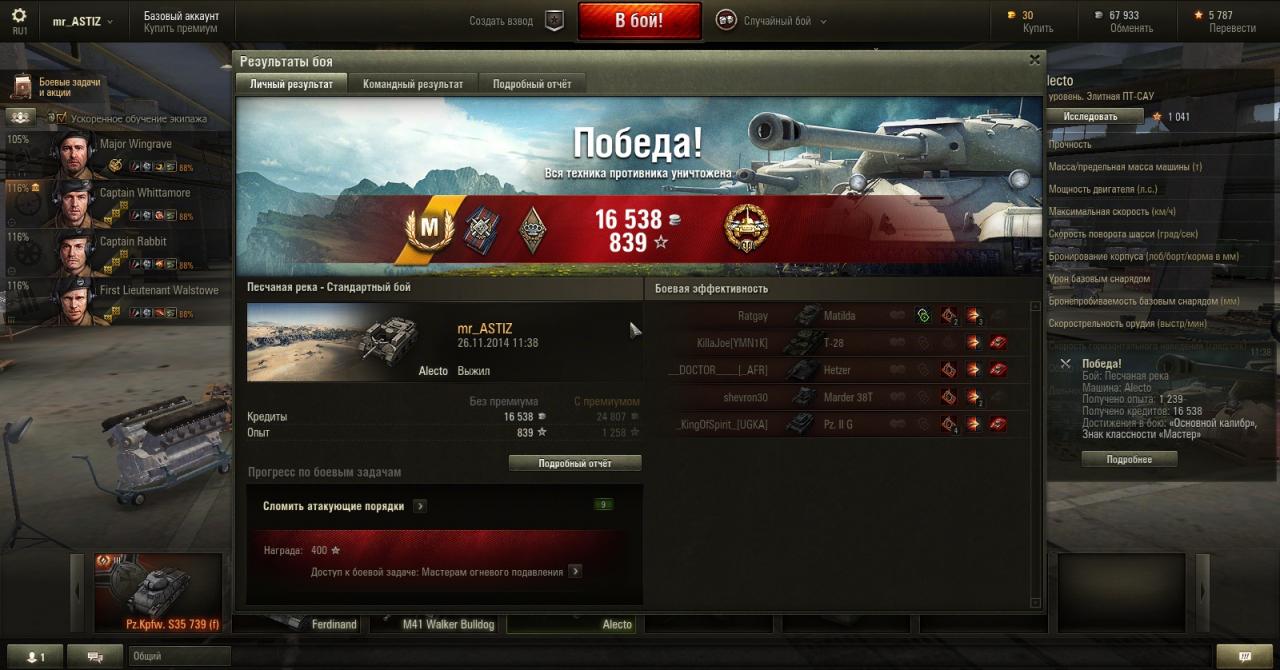Expand the Сломить атакующие порядки task
This screenshot has width=1280, height=670.
pyautogui.click(x=420, y=506)
